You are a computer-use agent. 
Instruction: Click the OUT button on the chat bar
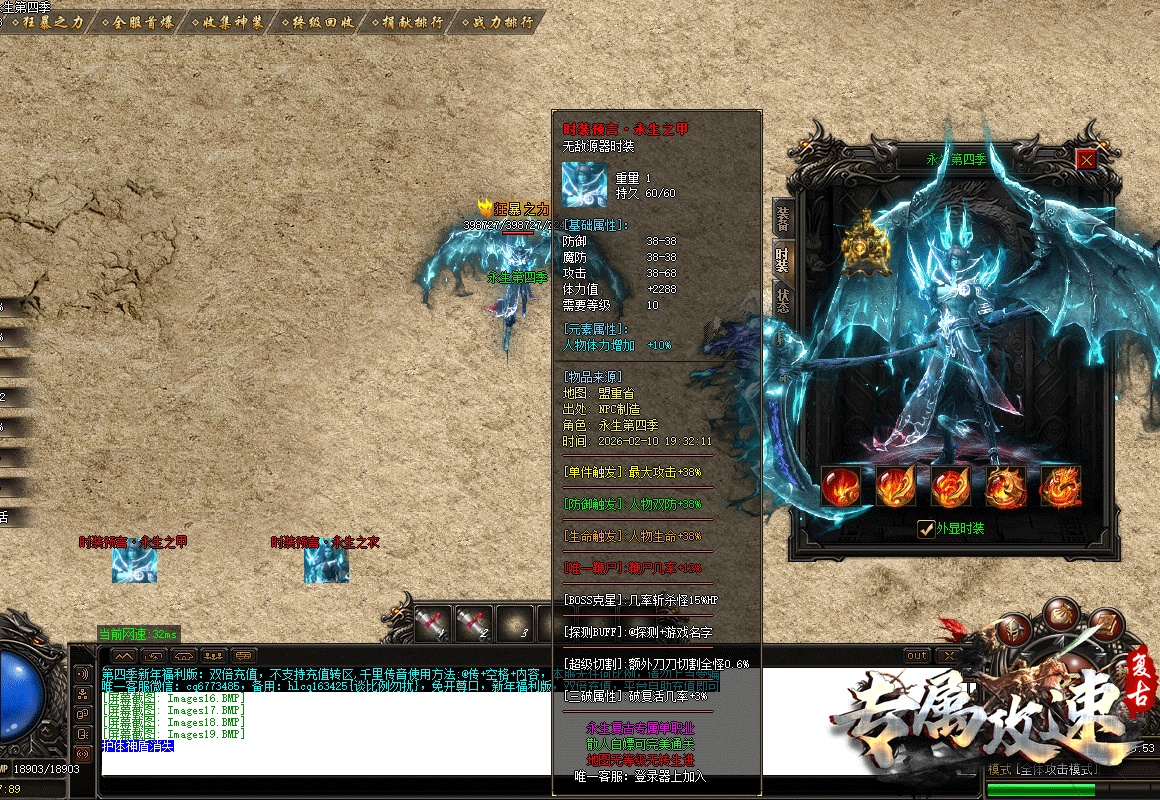point(916,655)
